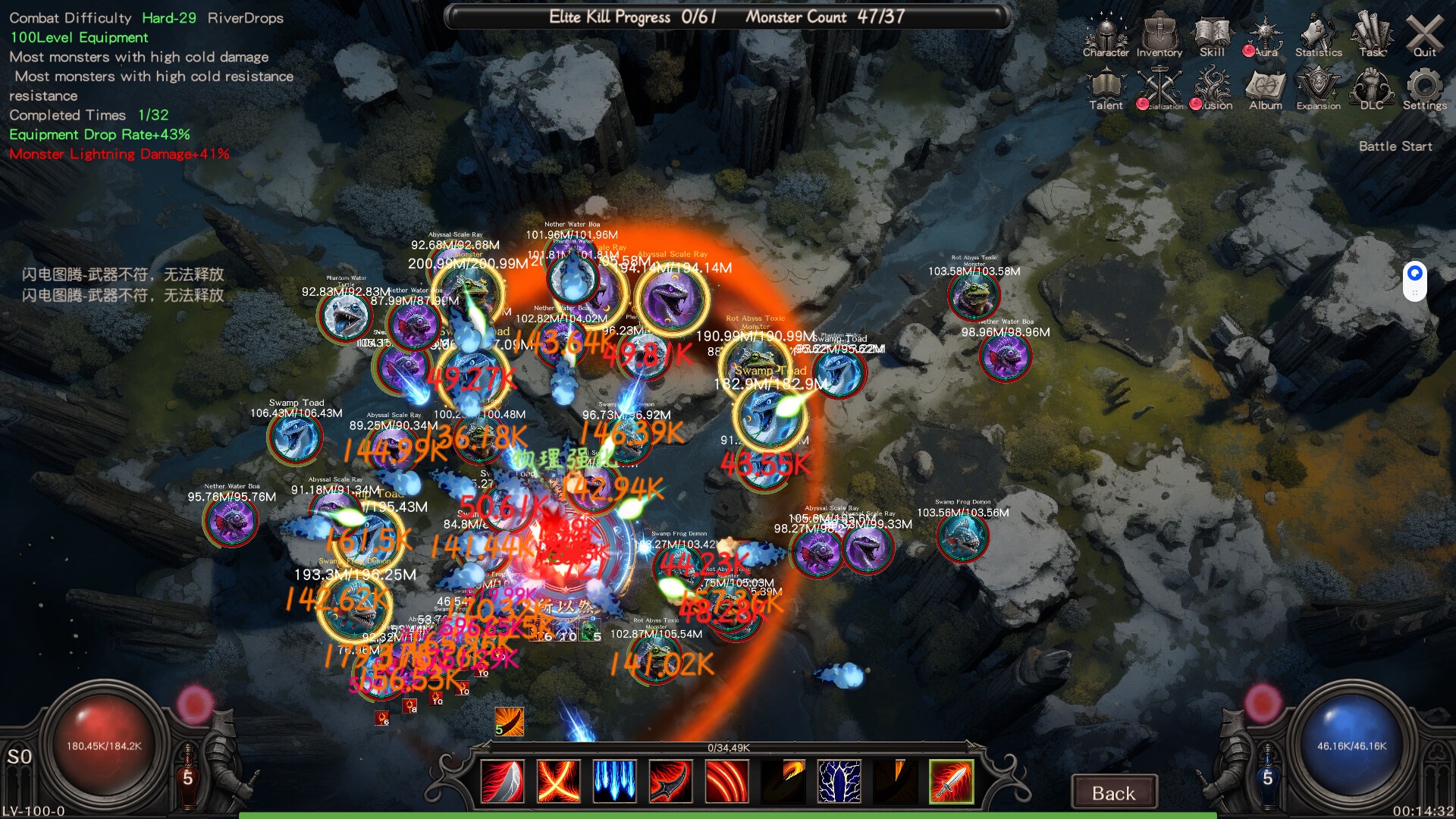Show the Statistics panel
Screen dimensions: 1456x819
pos(1318,36)
